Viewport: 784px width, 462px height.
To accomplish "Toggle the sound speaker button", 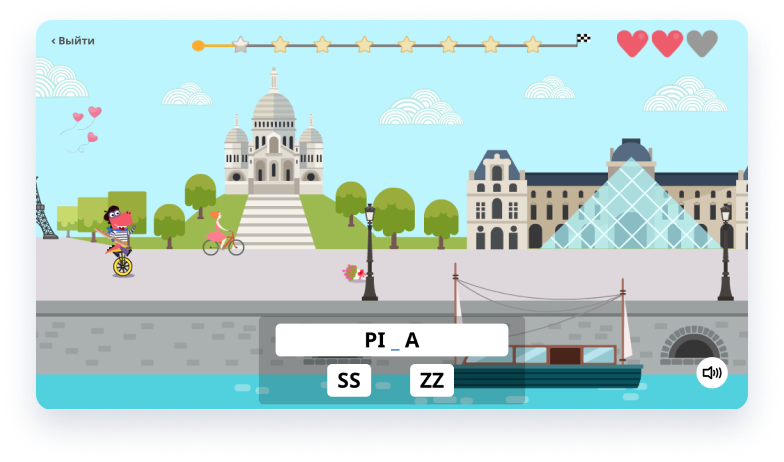I will tap(712, 373).
